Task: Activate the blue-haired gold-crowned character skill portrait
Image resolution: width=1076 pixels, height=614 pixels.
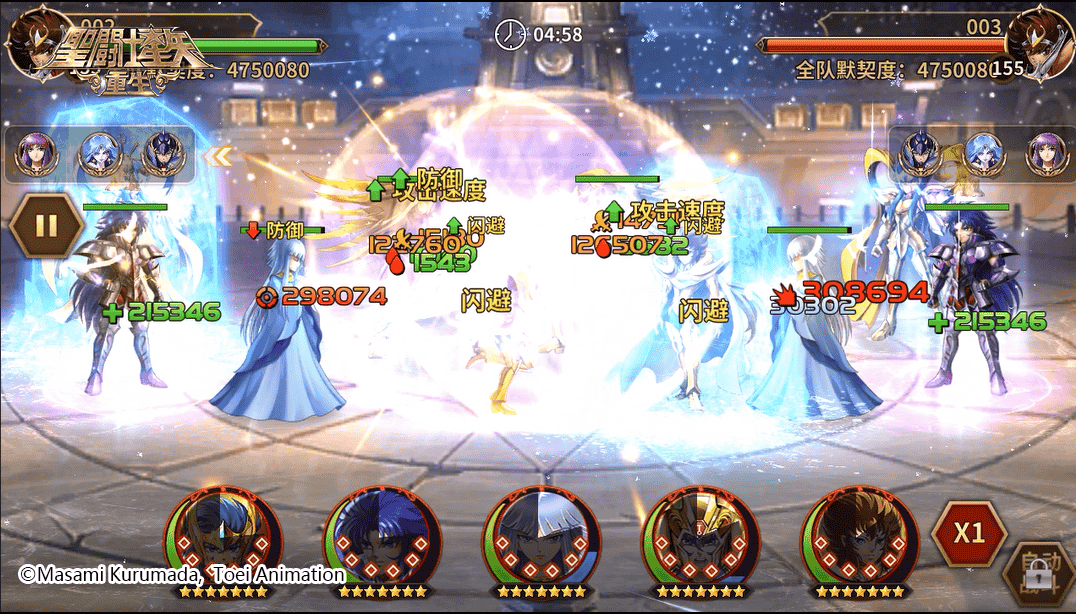Action: (x=222, y=541)
